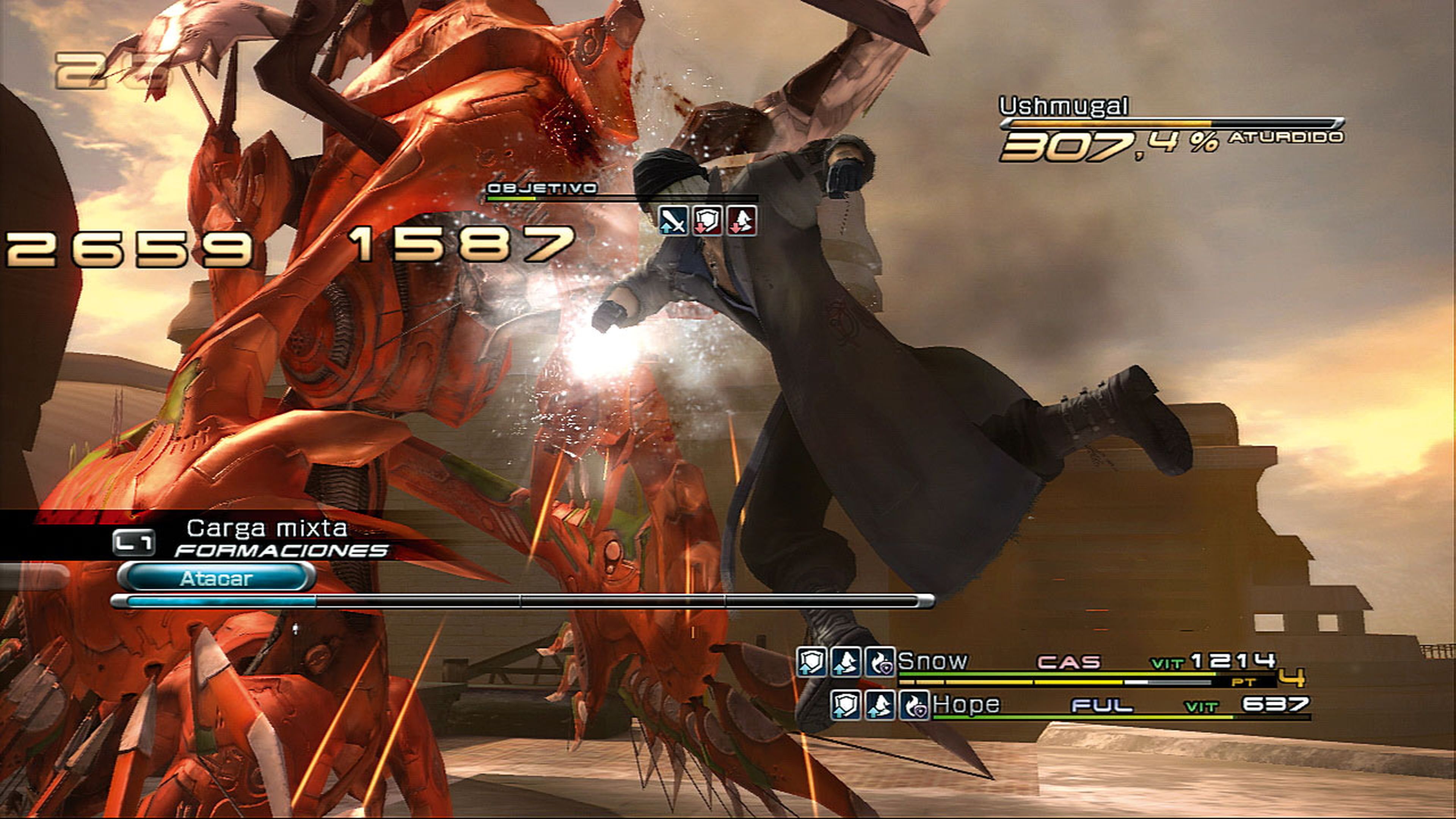Image resolution: width=1456 pixels, height=819 pixels.
Task: Choose Snow in the party list
Action: tap(933, 661)
